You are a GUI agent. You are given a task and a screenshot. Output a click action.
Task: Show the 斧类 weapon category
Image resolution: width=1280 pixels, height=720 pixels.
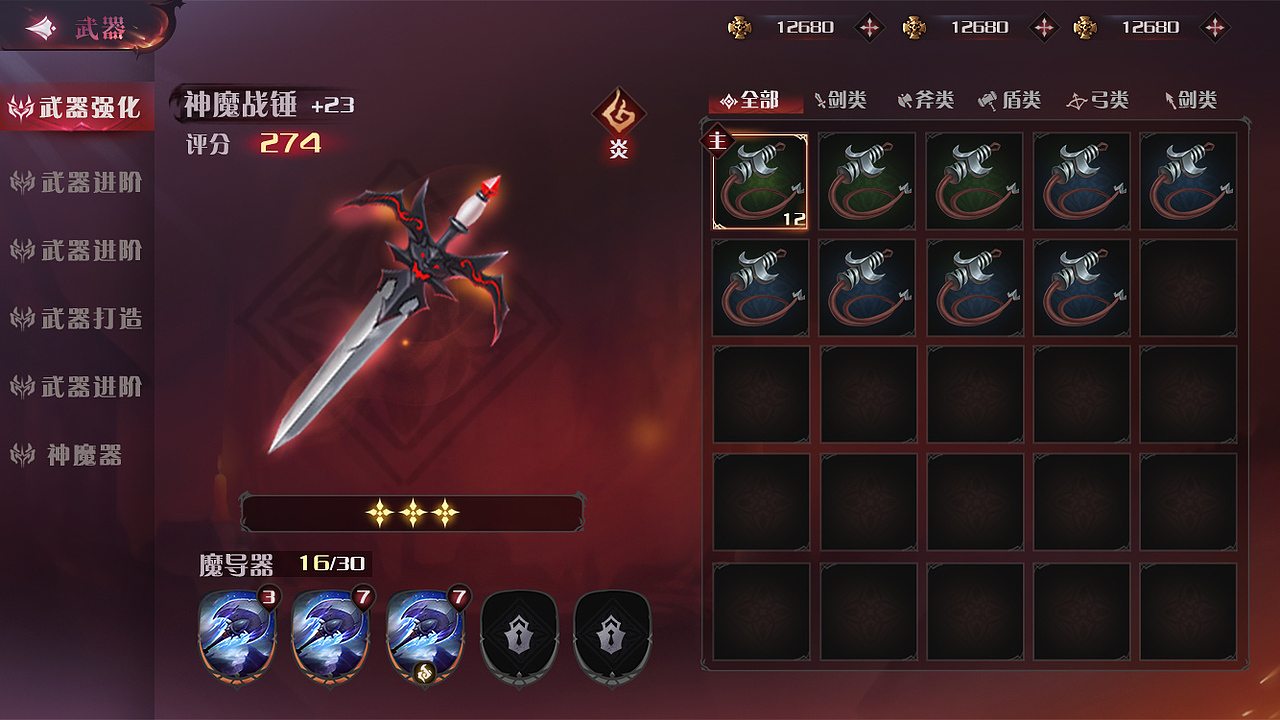coord(926,100)
